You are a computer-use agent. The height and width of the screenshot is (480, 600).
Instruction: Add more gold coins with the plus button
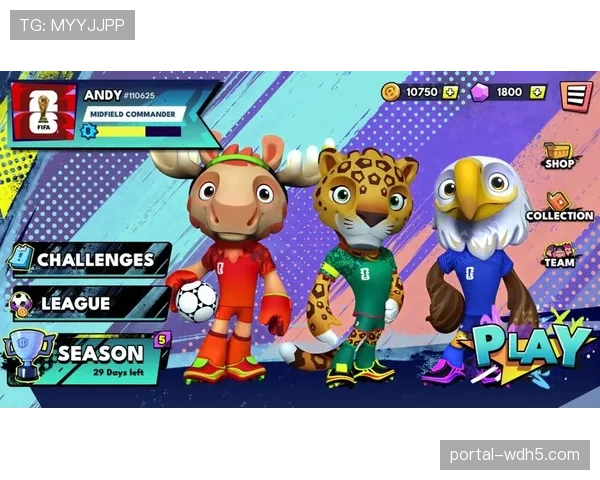coord(450,92)
